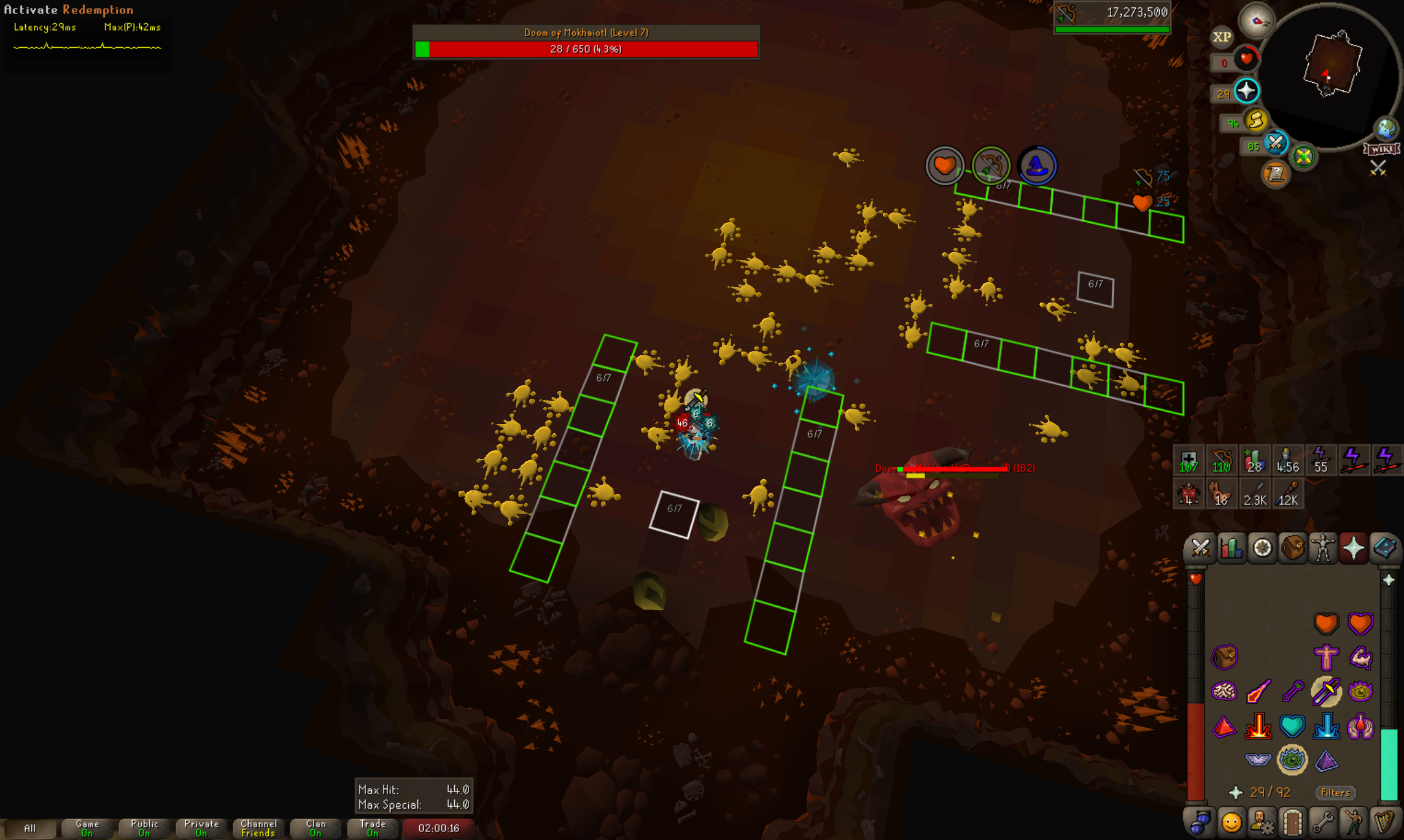This screenshot has height=840, width=1404.
Task: Click the compass to face north
Action: (x=1256, y=21)
